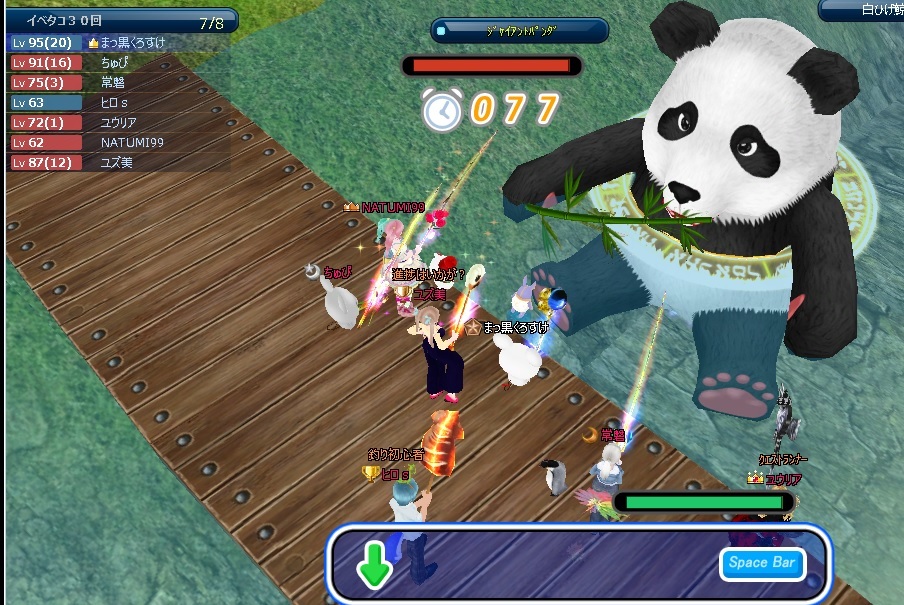Select ユウリア in the party roster
Image resolution: width=904 pixels, height=605 pixels.
pos(120,122)
